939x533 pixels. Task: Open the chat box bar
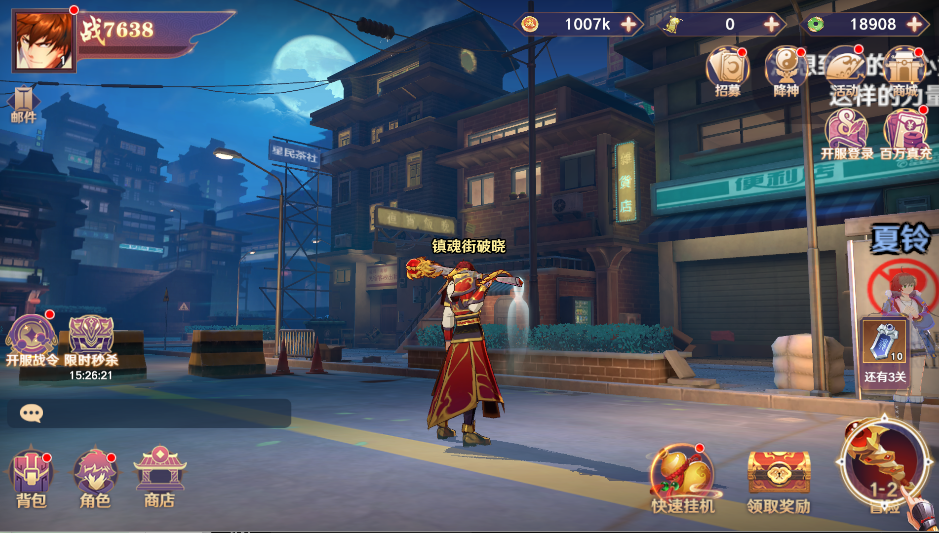click(x=148, y=413)
